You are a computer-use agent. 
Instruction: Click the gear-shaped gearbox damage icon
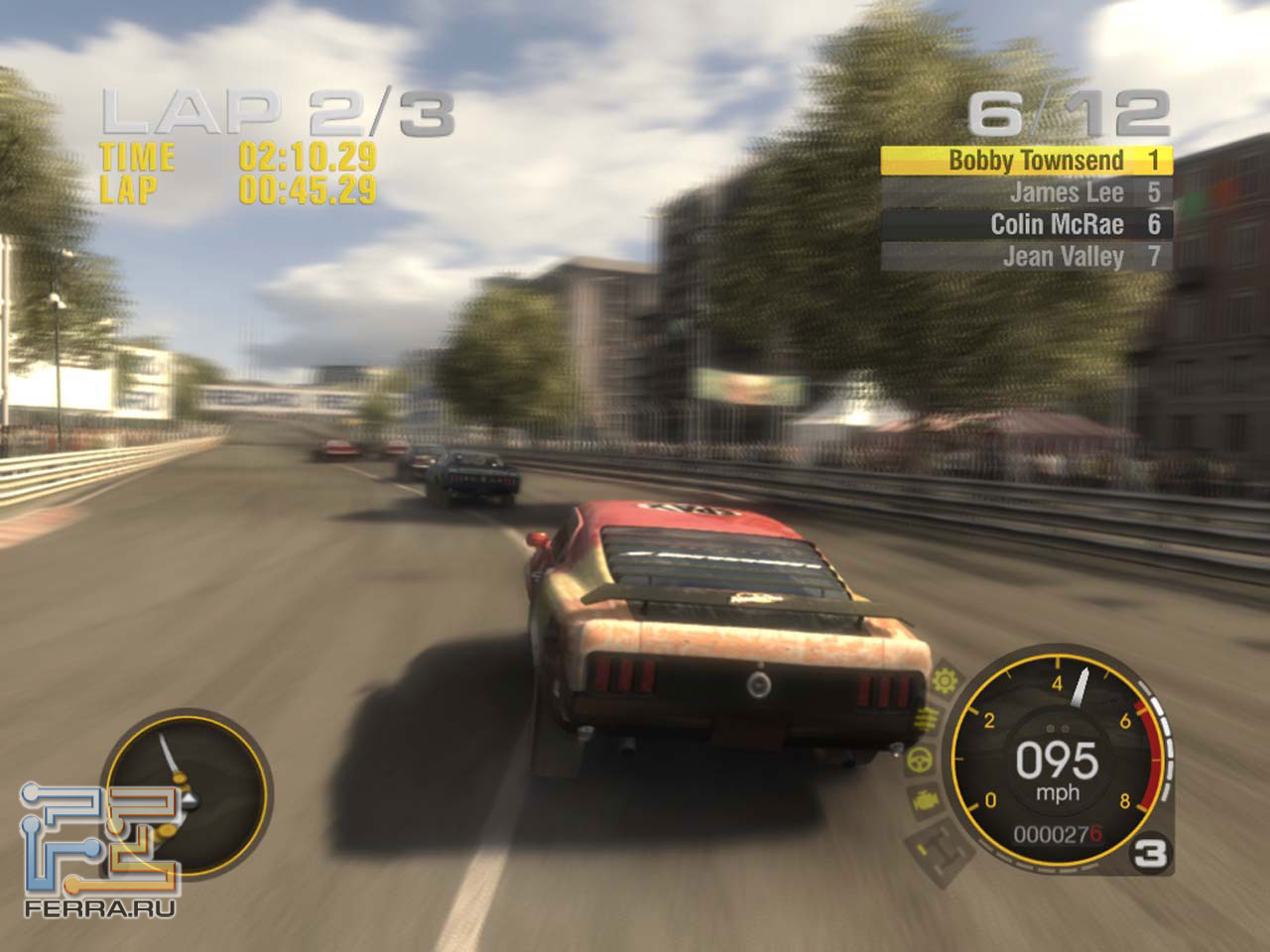point(946,680)
